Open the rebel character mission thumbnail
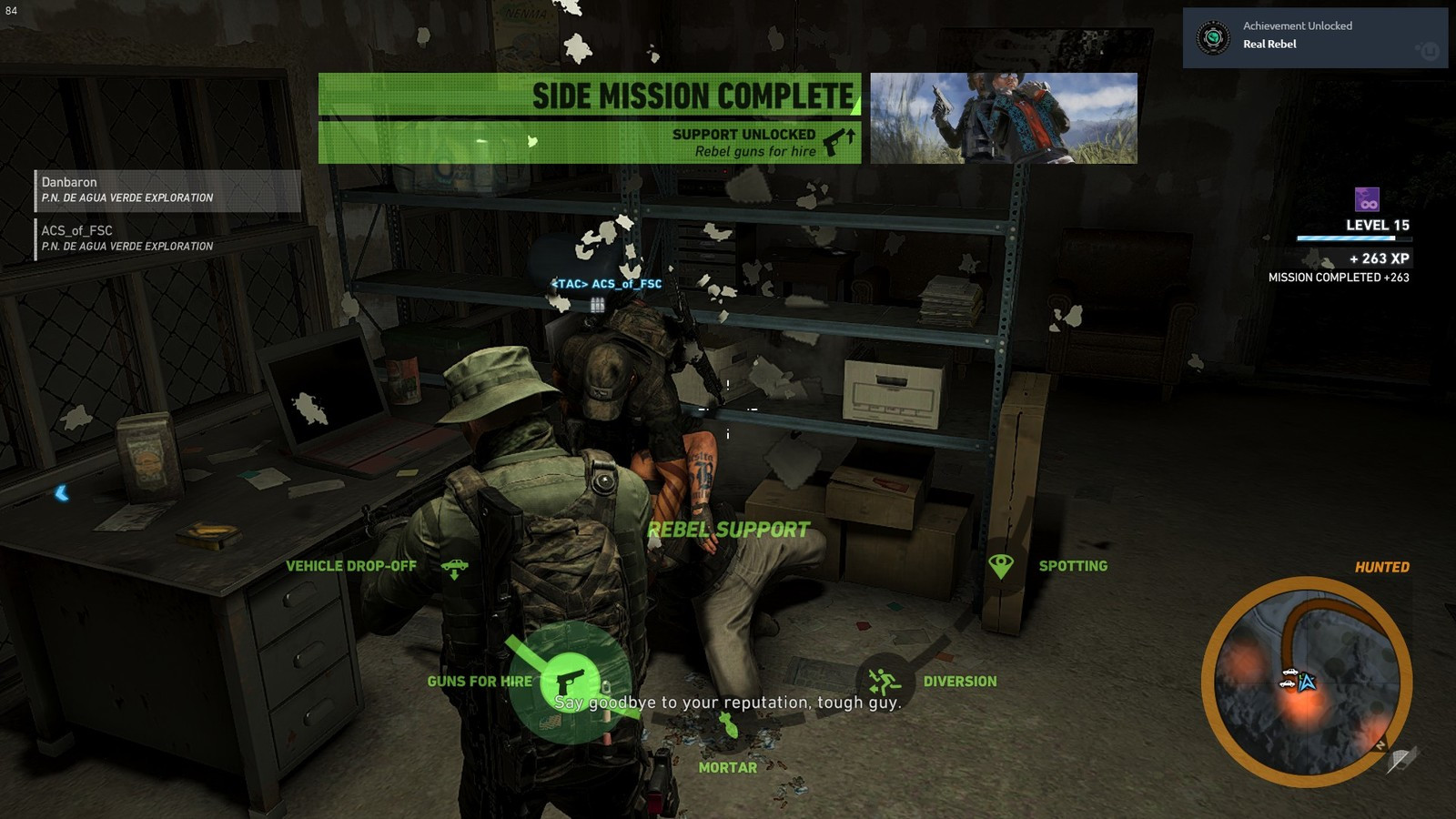Viewport: 1456px width, 819px height. point(1004,118)
